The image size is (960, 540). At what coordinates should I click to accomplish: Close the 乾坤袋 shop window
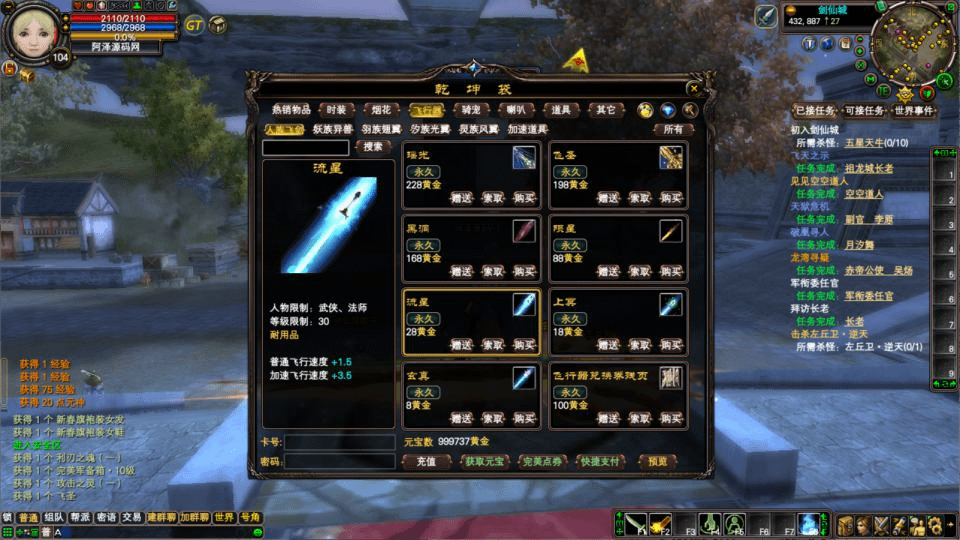(x=694, y=88)
